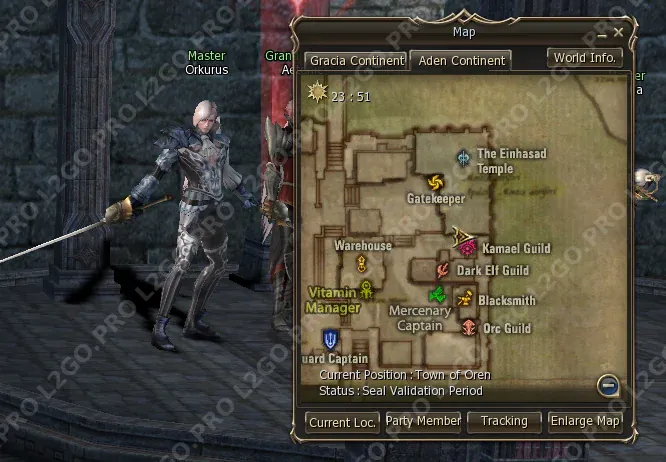Screen dimensions: 666x462
Task: Zoom out with the round minus button
Action: (607, 385)
